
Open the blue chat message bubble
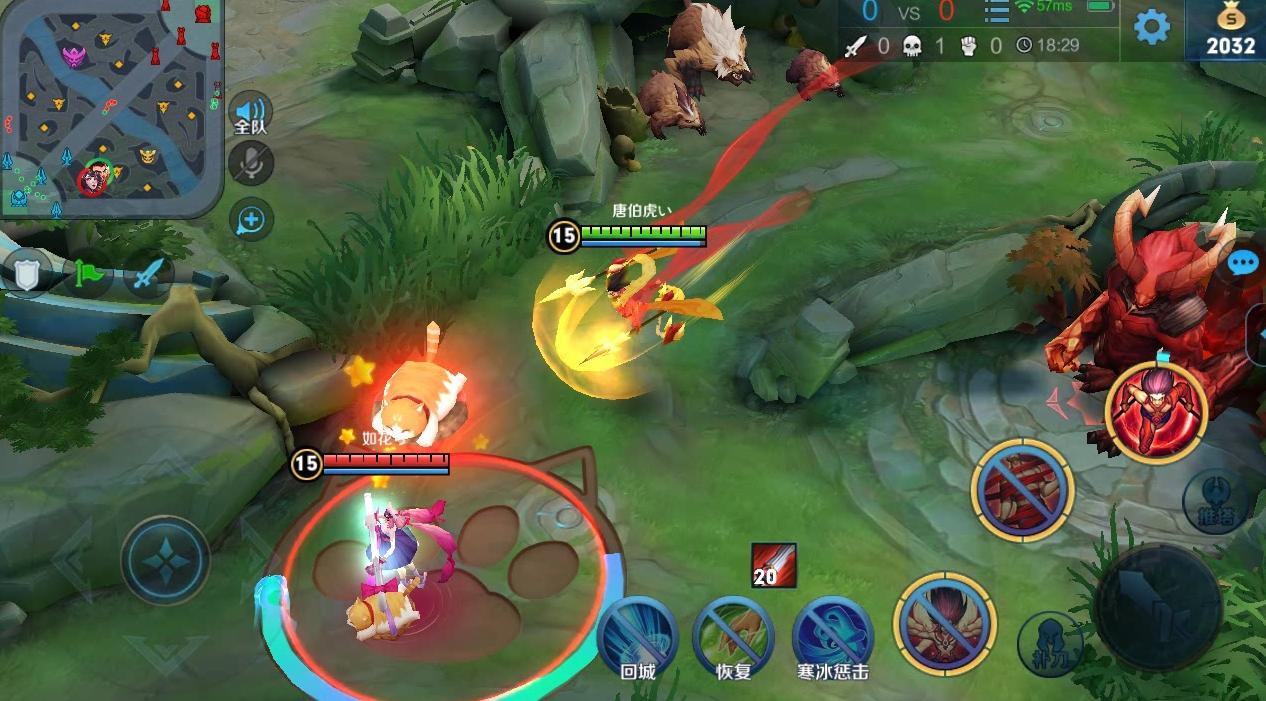click(1243, 263)
